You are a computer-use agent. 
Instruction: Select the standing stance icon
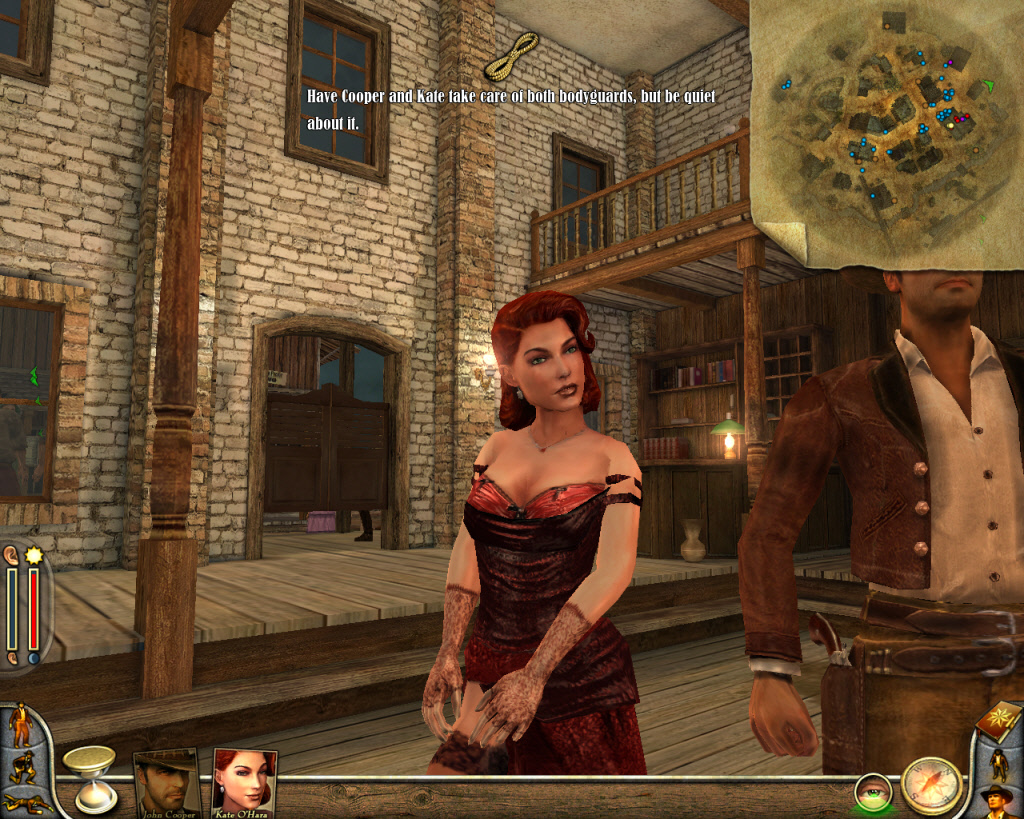coord(21,725)
